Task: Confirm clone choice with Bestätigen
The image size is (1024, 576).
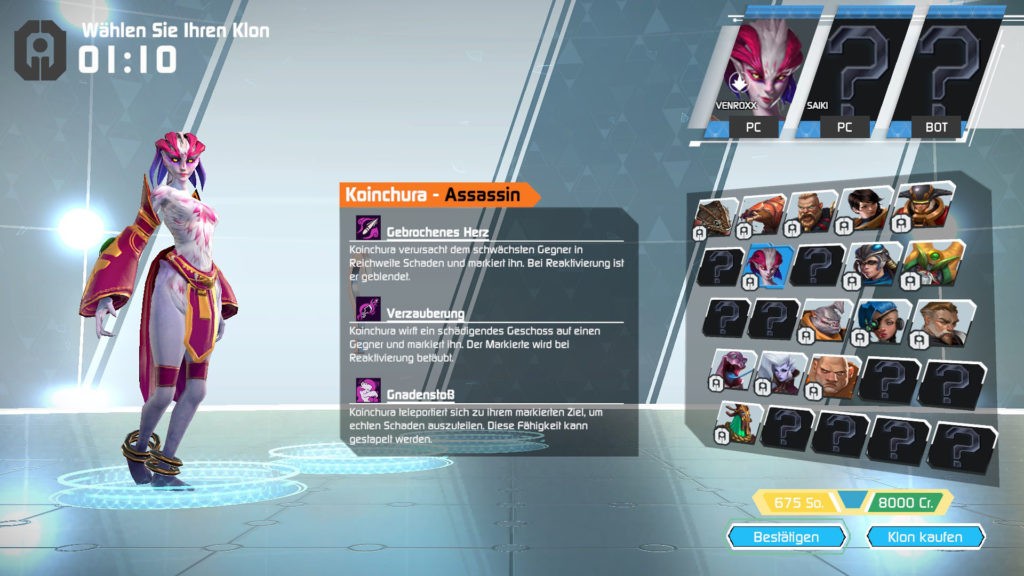Action: [786, 537]
